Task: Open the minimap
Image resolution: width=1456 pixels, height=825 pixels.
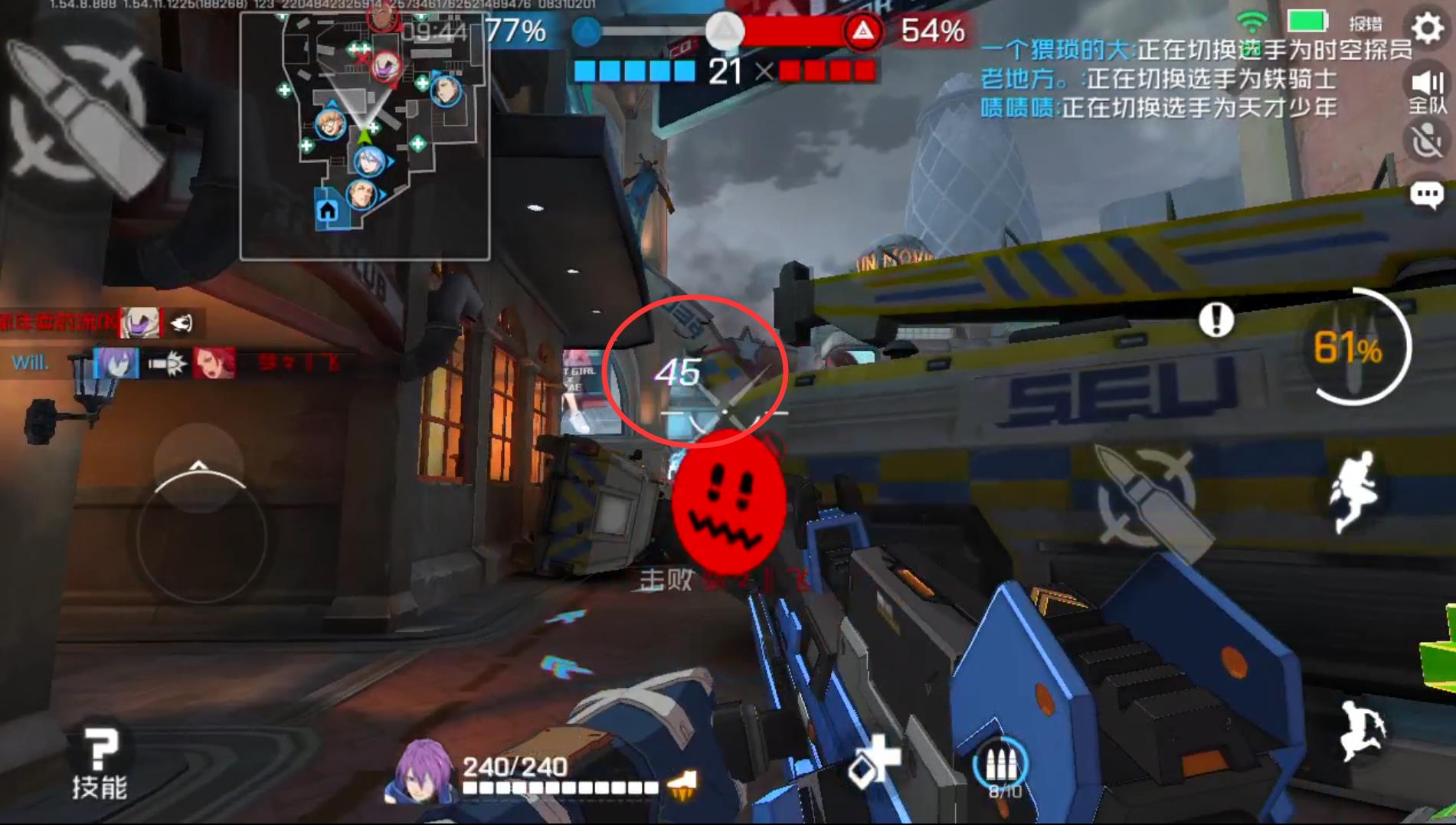Action: [x=365, y=136]
